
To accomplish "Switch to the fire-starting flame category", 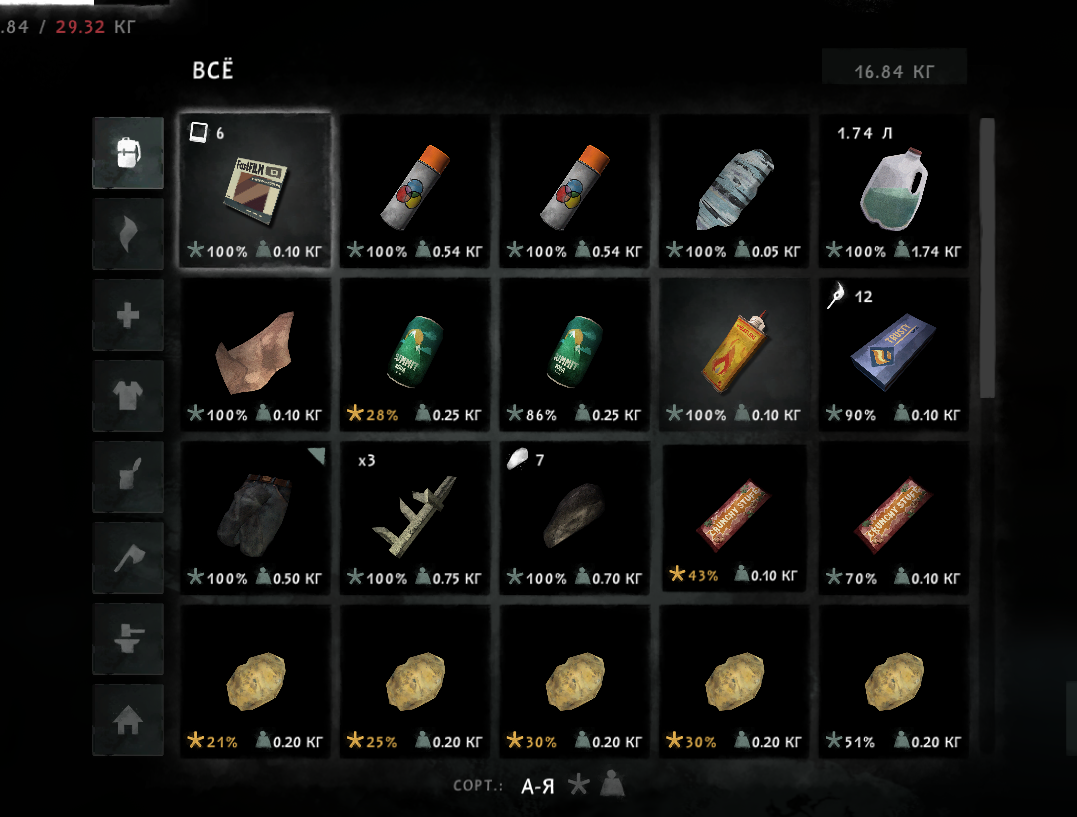I will tap(128, 234).
